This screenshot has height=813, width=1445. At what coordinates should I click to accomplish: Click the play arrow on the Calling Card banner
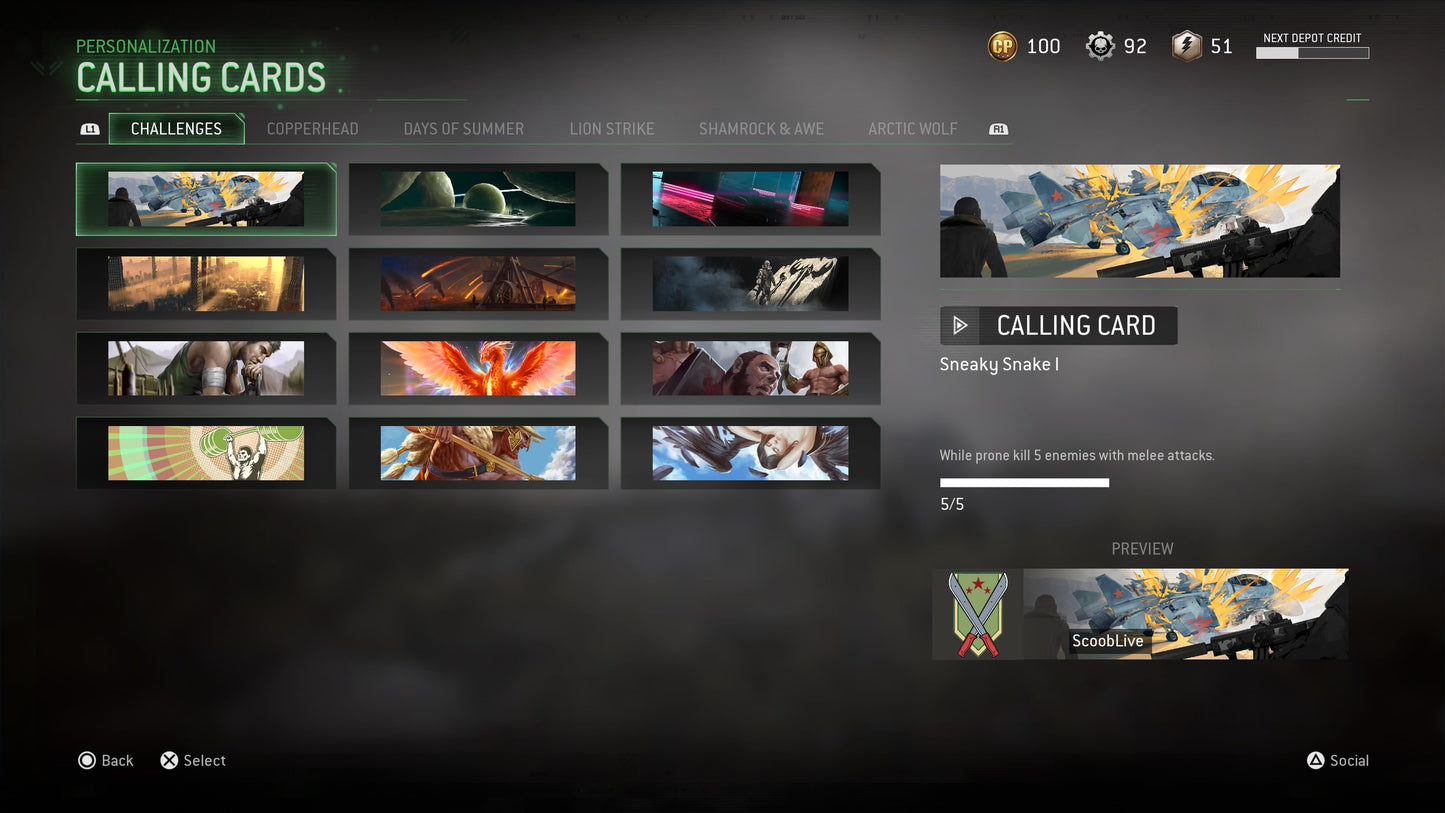coord(960,325)
